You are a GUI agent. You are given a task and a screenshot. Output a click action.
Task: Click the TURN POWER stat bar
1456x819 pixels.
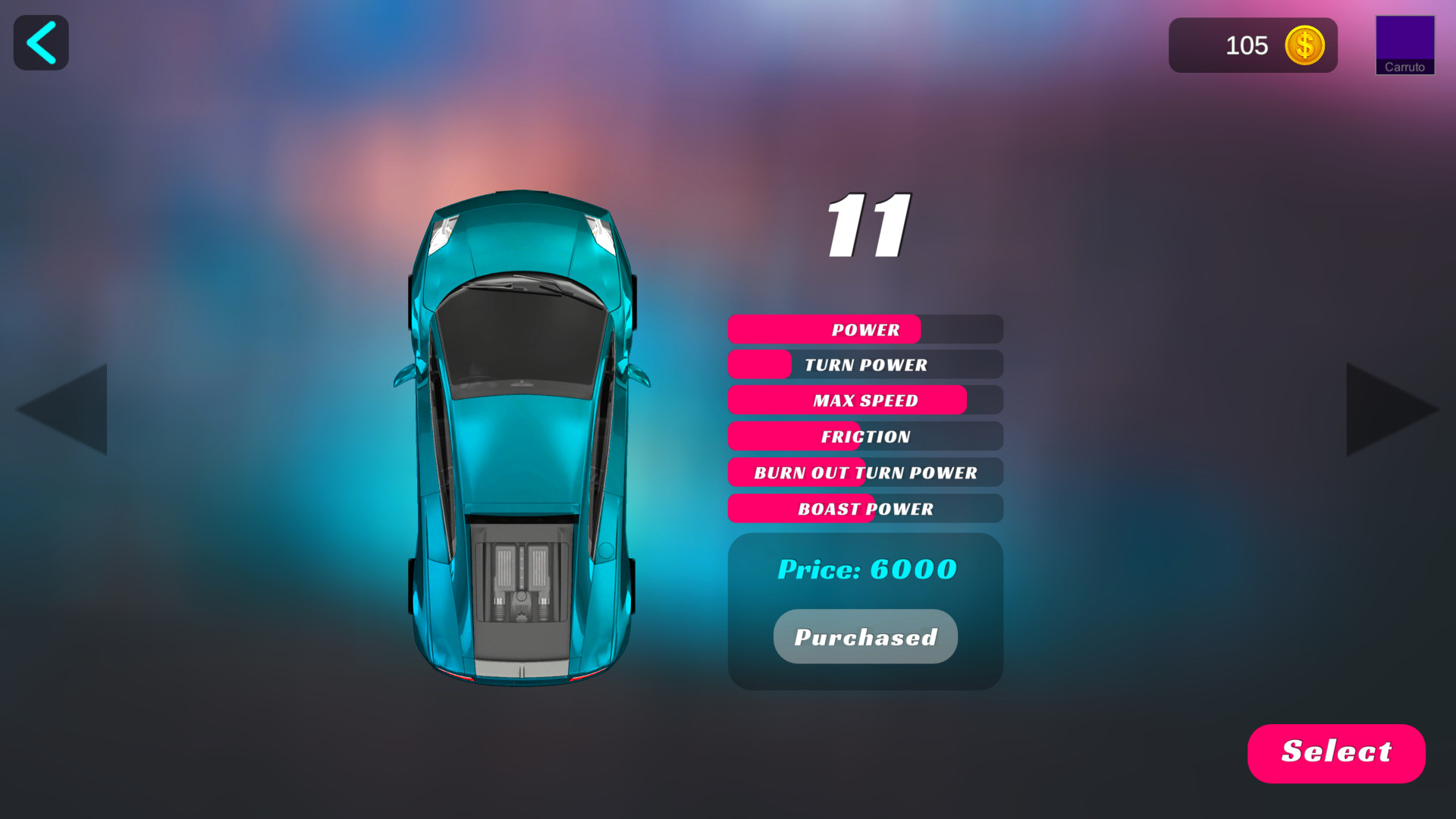864,365
